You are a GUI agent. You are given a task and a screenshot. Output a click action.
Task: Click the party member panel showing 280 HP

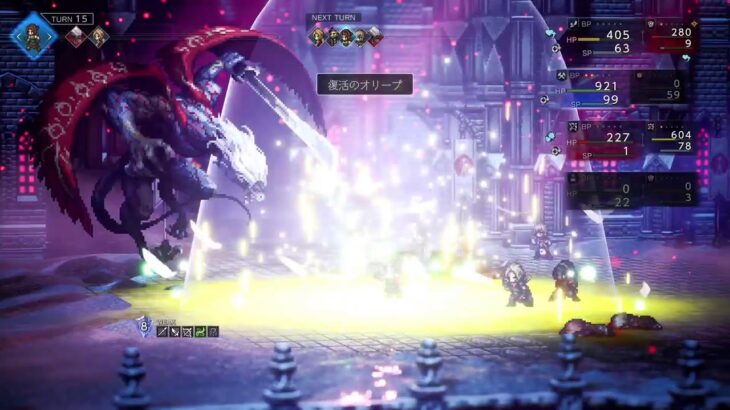point(674,37)
